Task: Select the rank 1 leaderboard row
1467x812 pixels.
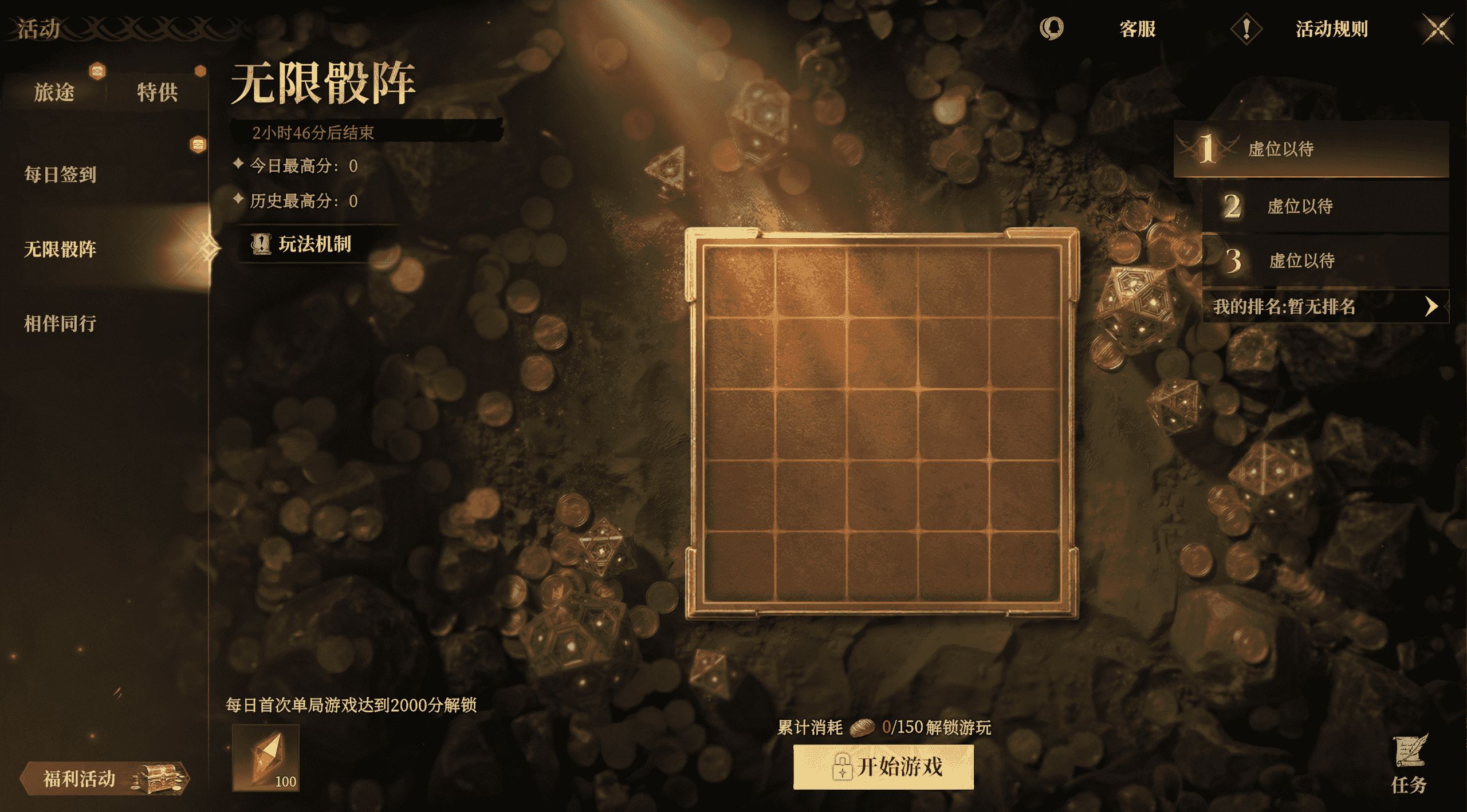Action: click(x=1311, y=149)
